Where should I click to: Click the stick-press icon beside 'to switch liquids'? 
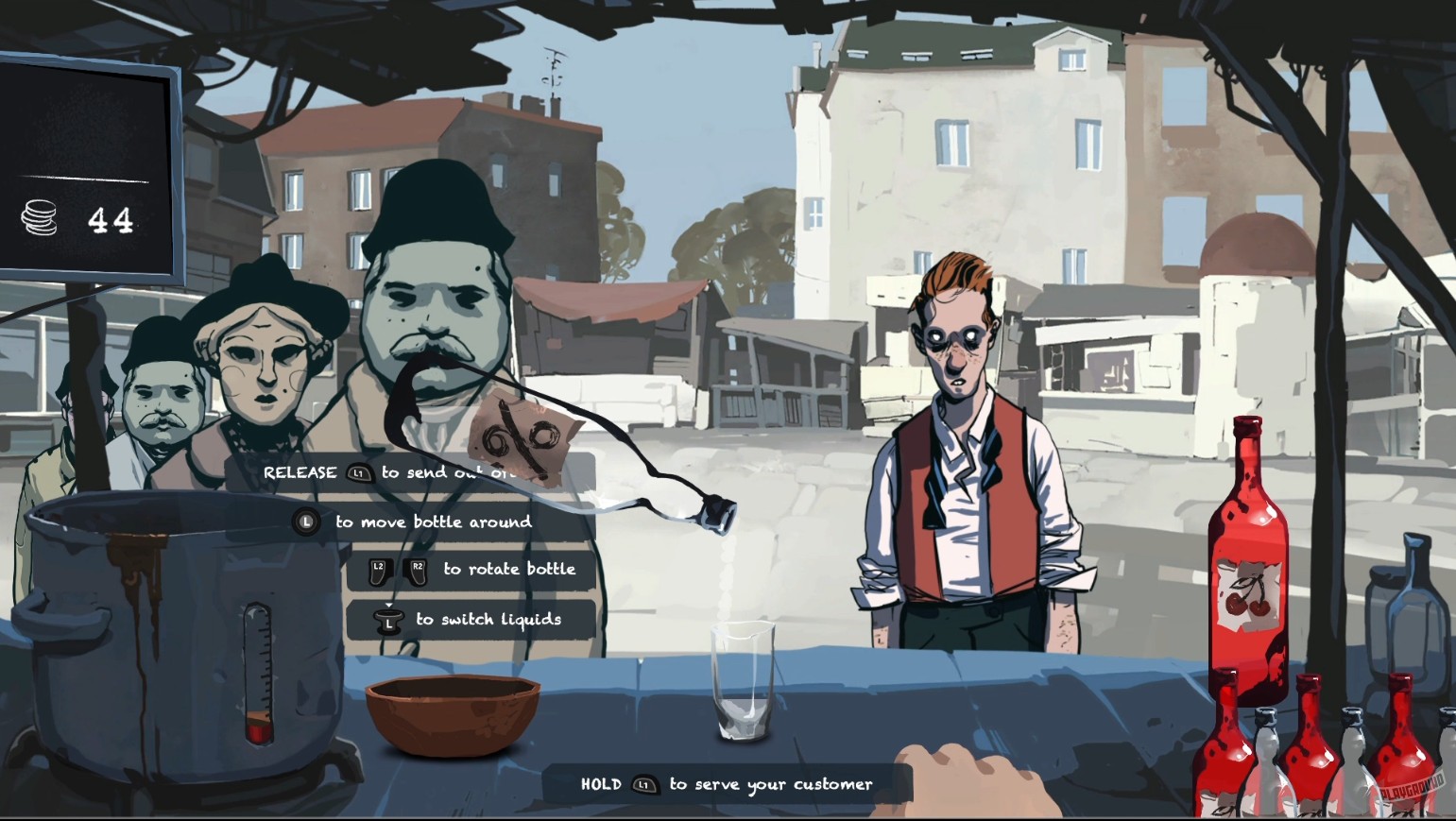pos(388,620)
